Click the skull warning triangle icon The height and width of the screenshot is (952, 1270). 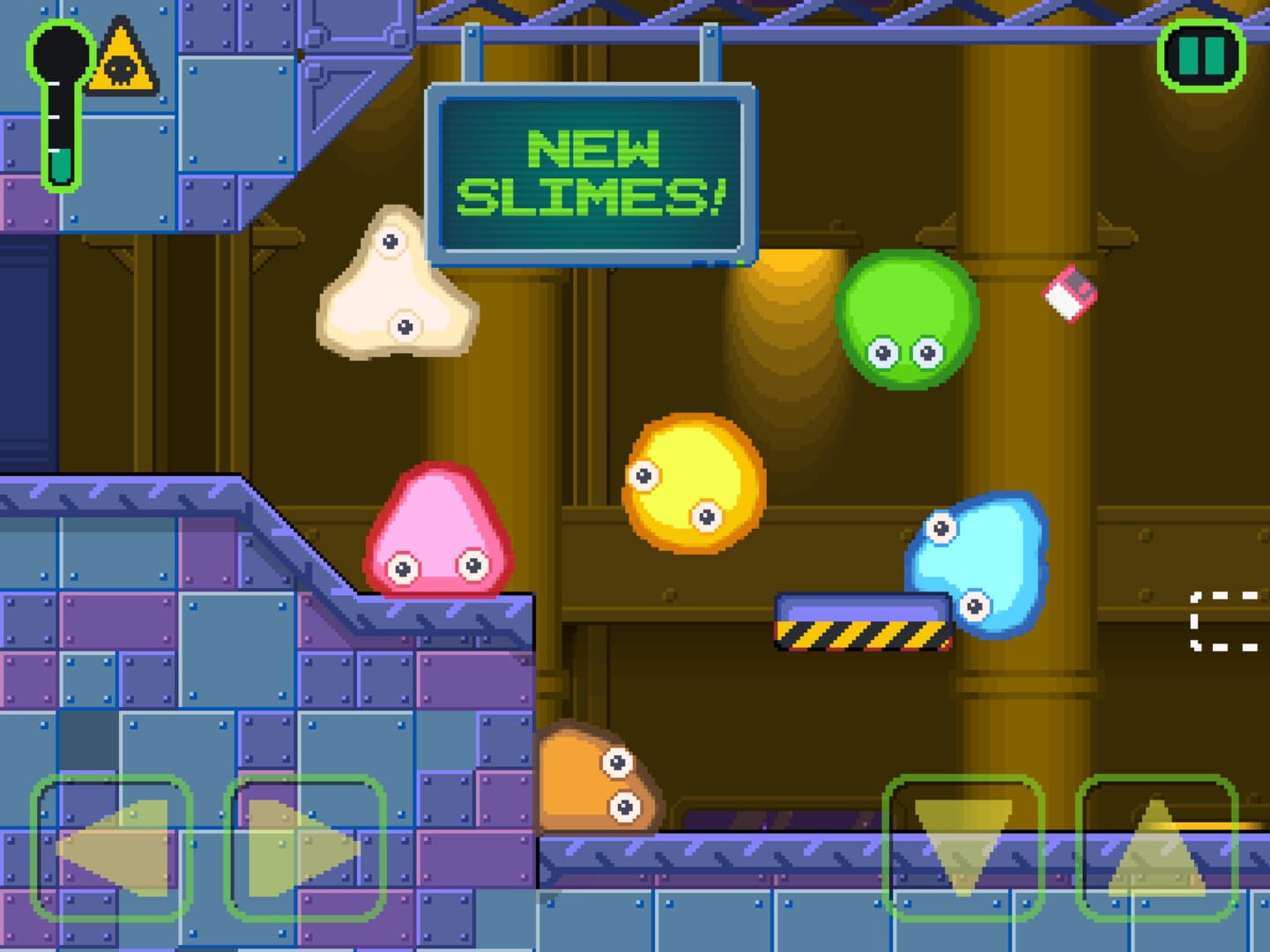pyautogui.click(x=123, y=58)
